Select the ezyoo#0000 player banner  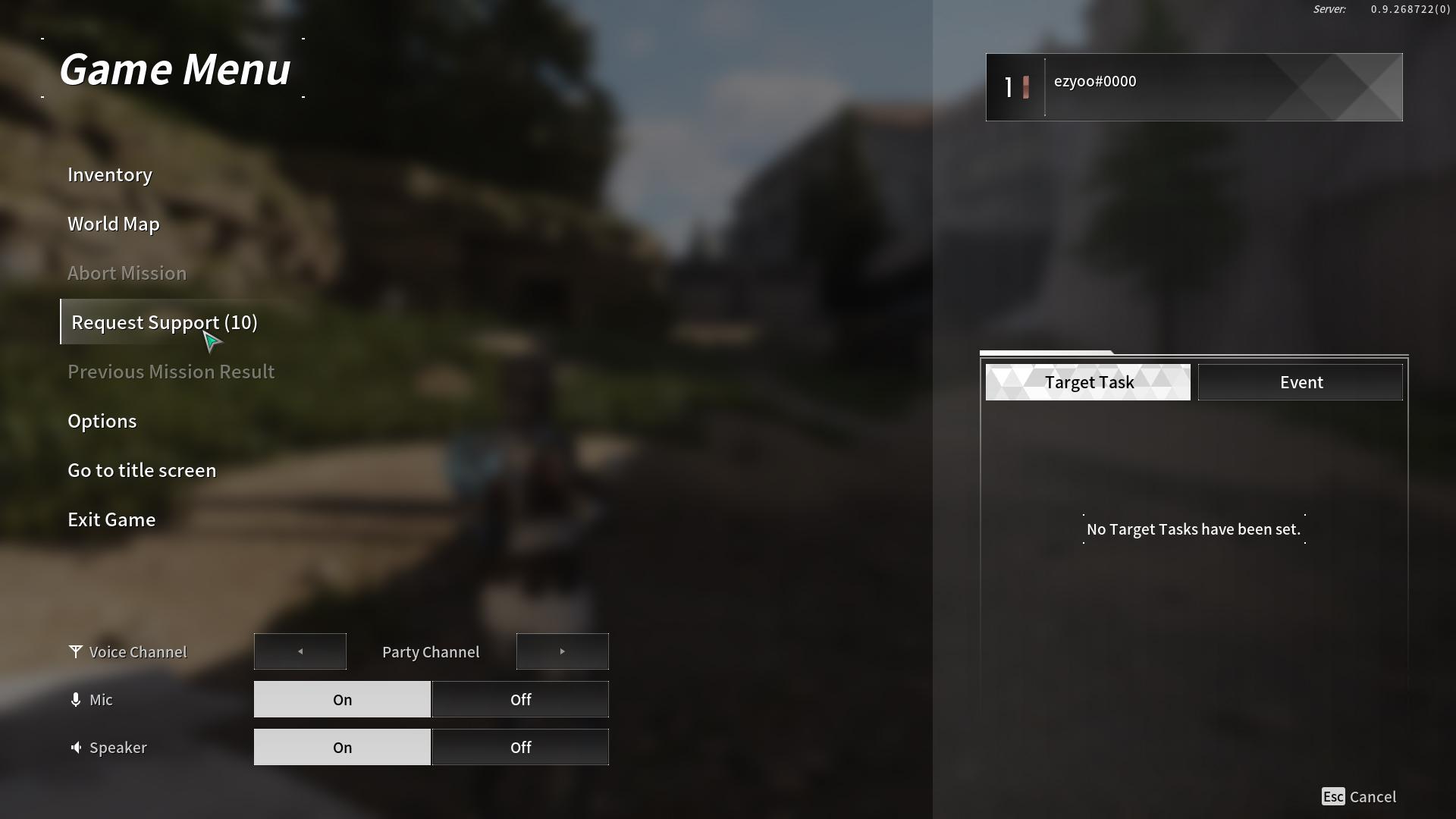1193,86
